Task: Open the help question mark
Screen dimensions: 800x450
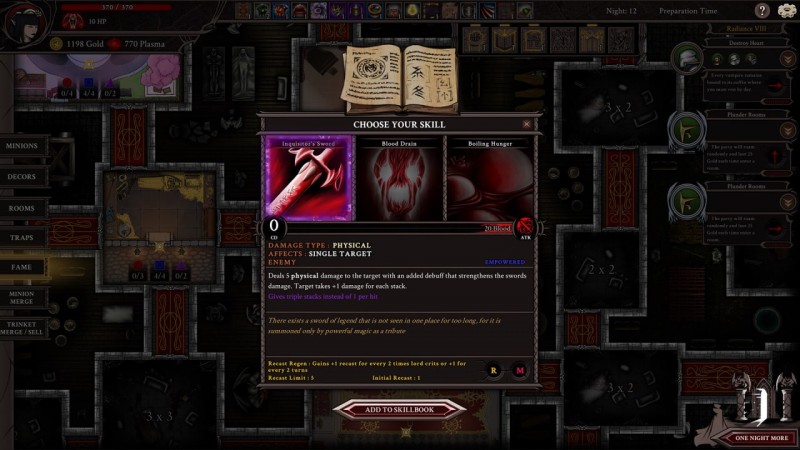Action: point(762,11)
